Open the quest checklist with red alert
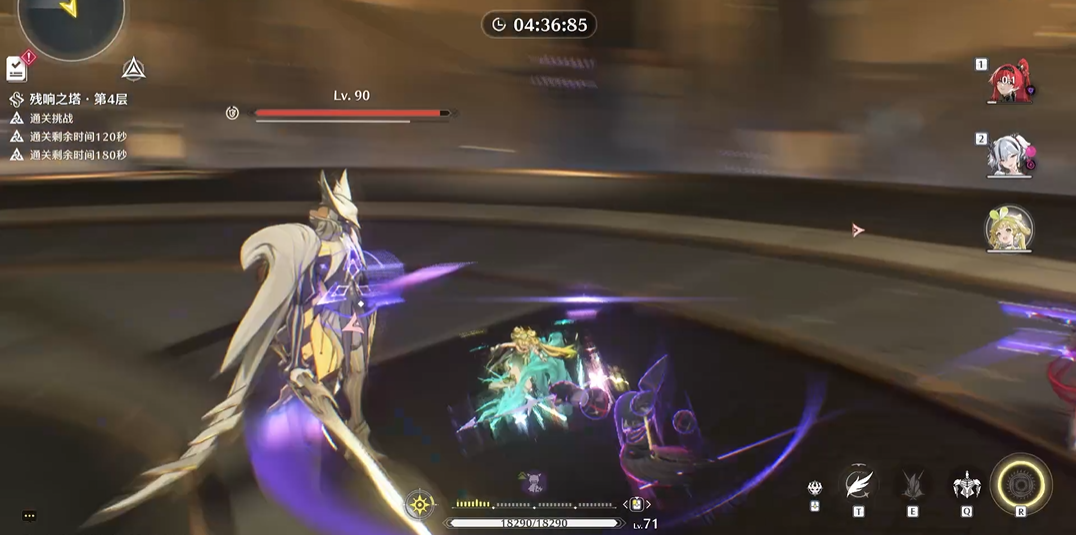This screenshot has width=1076, height=535. [17, 68]
